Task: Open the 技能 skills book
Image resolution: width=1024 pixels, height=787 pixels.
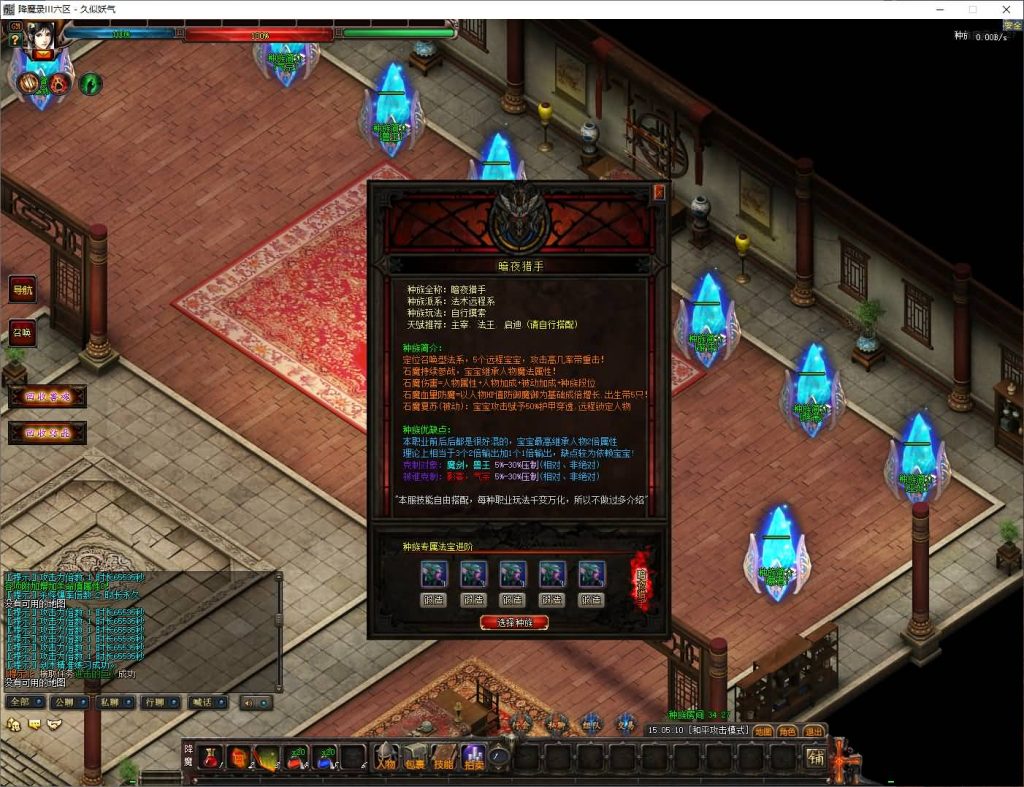Action: click(443, 758)
